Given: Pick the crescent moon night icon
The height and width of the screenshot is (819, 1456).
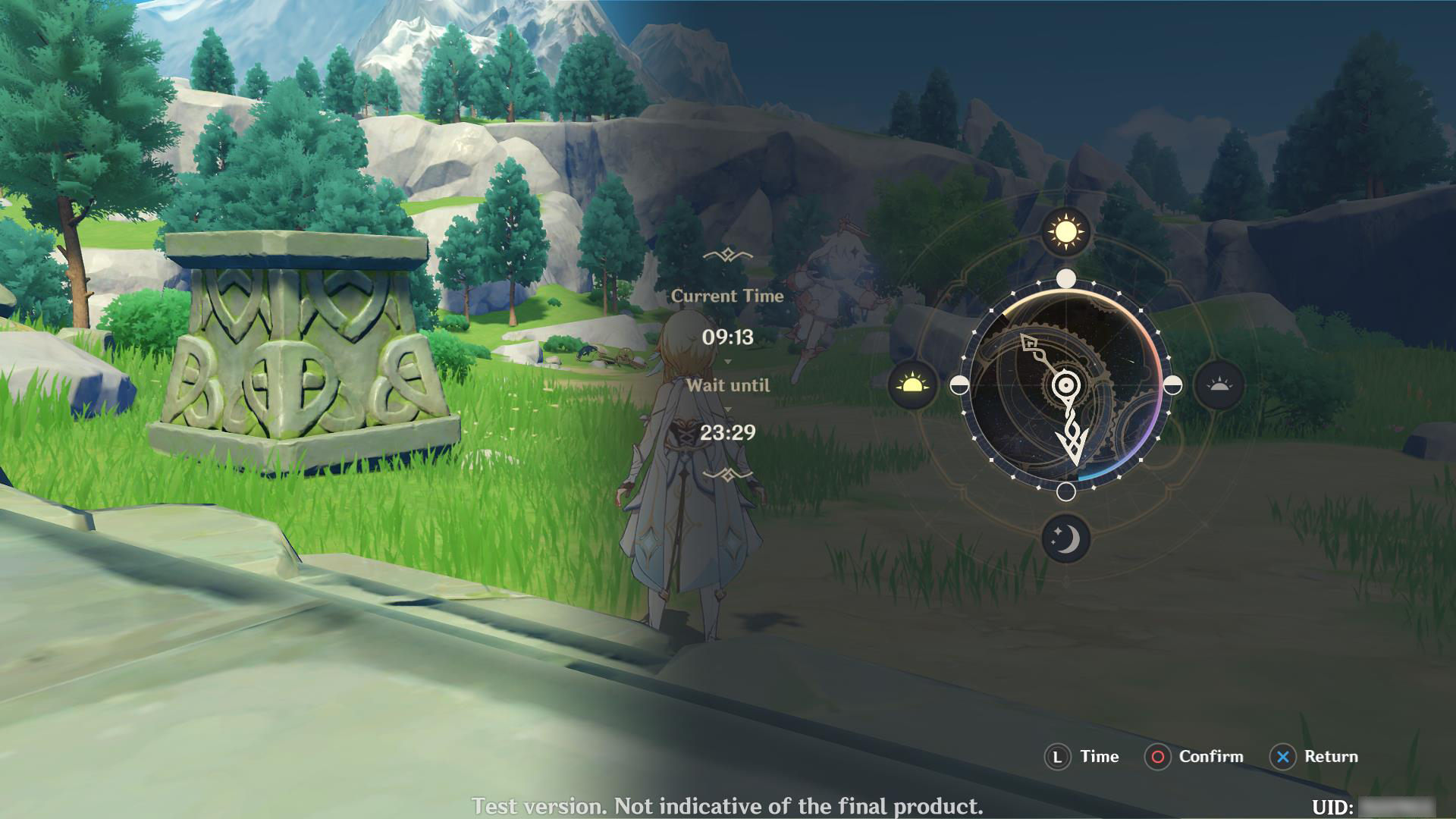Looking at the screenshot, I should [x=1065, y=539].
